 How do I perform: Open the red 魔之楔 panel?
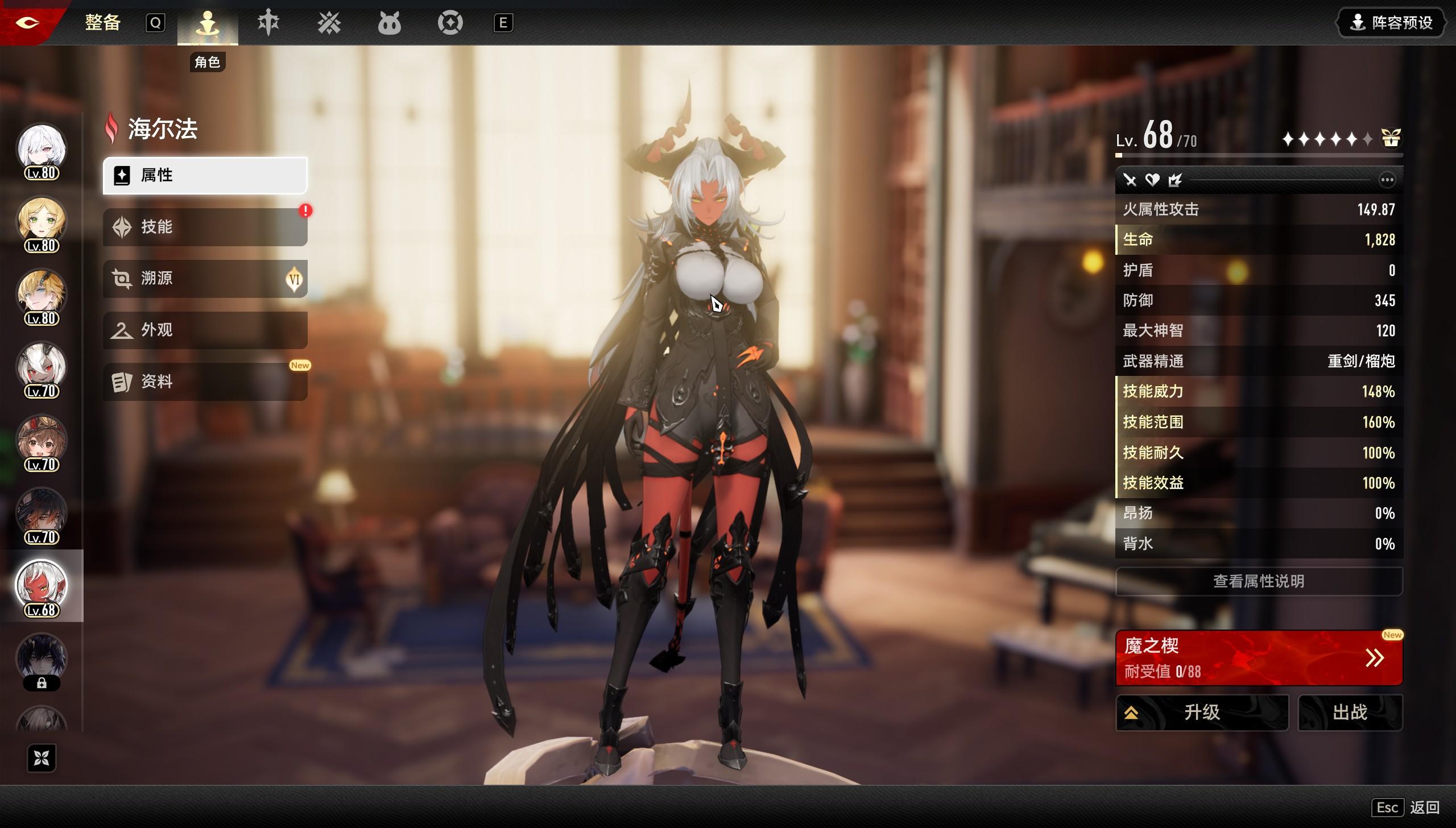point(1259,658)
